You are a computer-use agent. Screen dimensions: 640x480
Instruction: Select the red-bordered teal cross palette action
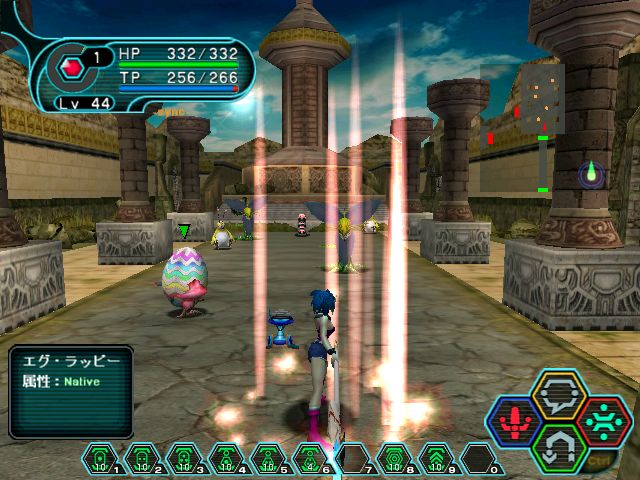click(604, 420)
